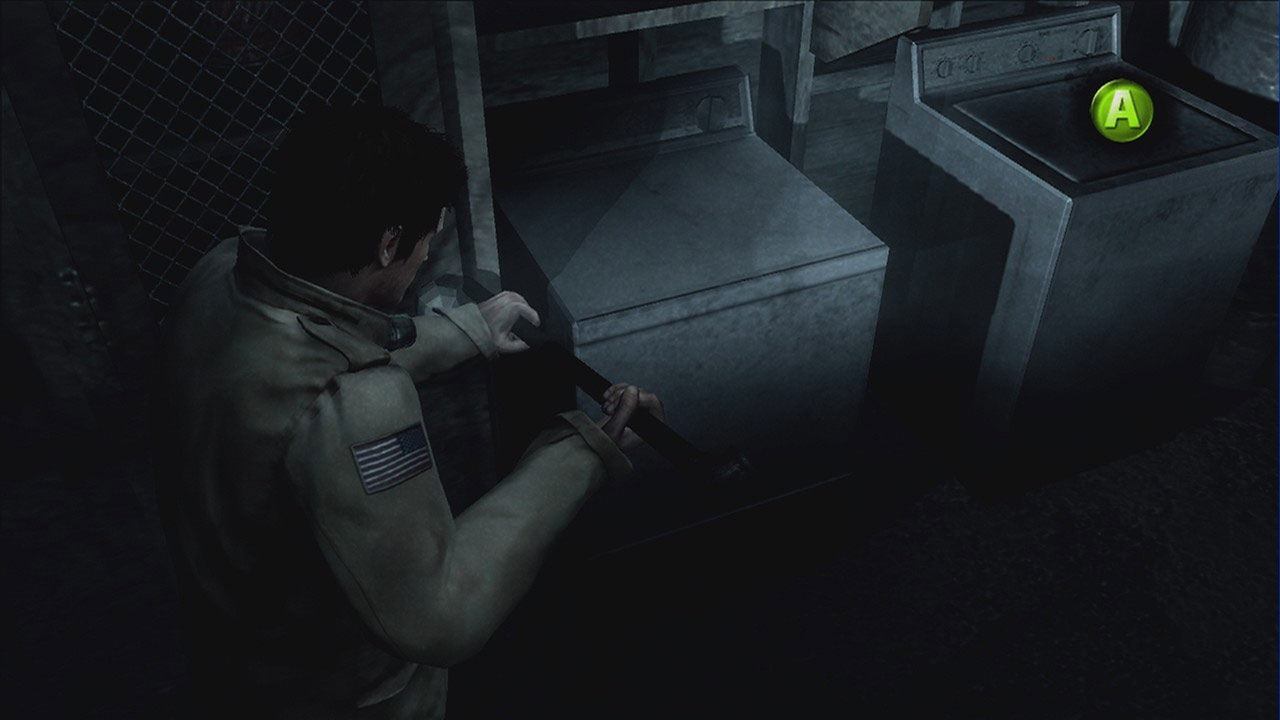Screen dimensions: 1280x720
Task: Click the second small dial on the dryer
Action: (x=972, y=61)
